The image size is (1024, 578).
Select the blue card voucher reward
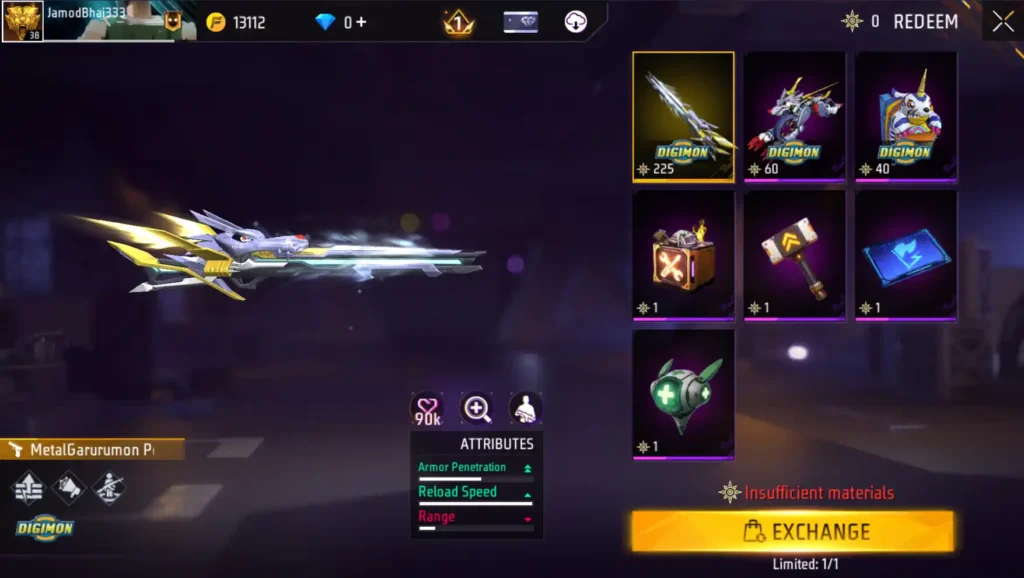coord(905,256)
